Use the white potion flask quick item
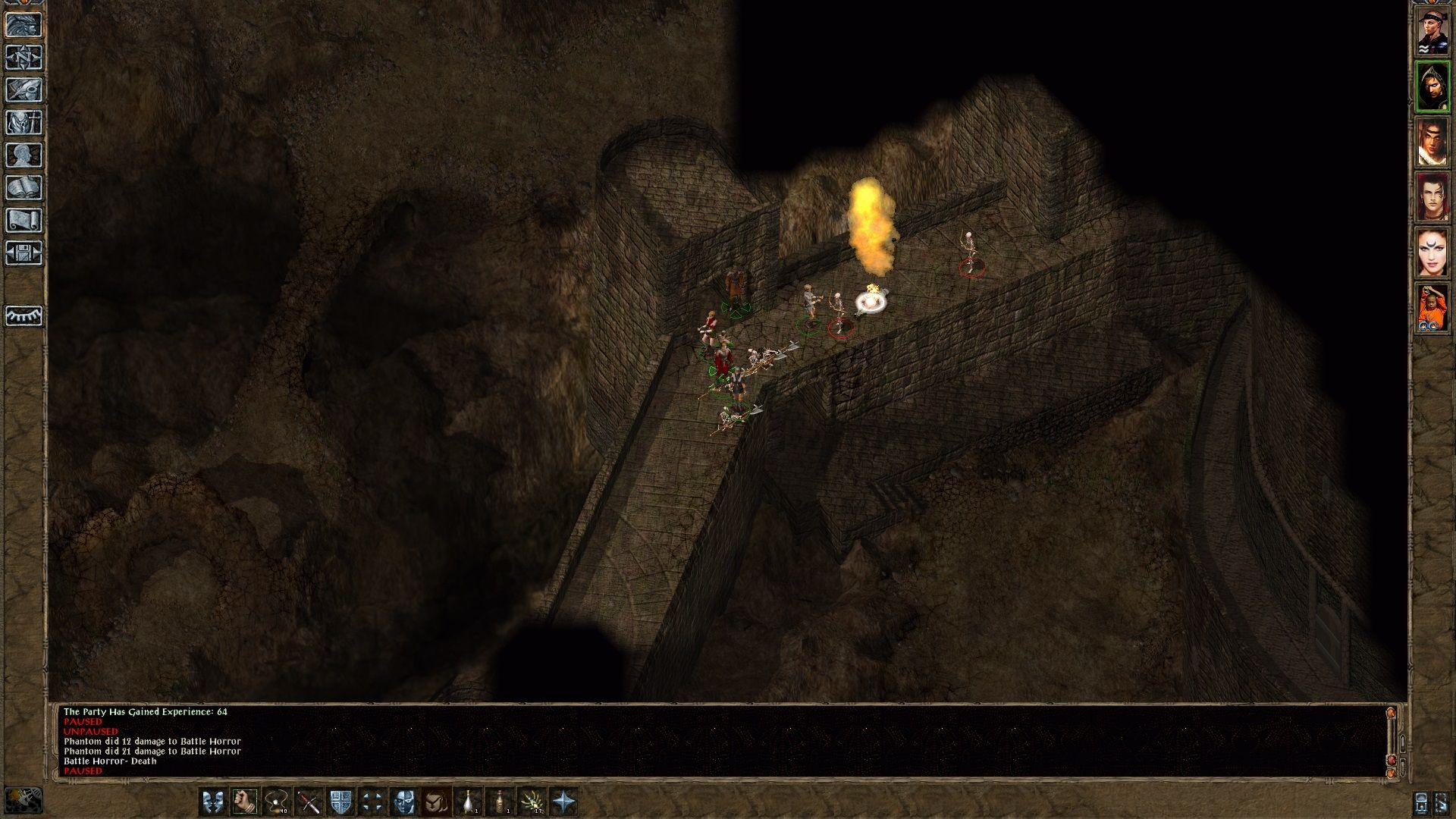Image resolution: width=1456 pixels, height=819 pixels. point(469,802)
